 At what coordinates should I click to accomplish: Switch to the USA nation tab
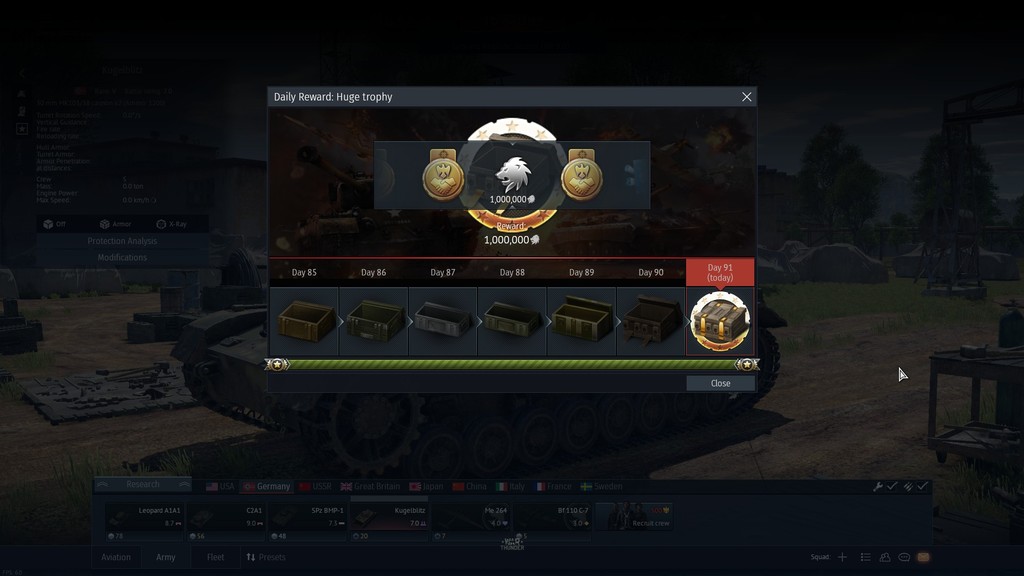point(220,486)
